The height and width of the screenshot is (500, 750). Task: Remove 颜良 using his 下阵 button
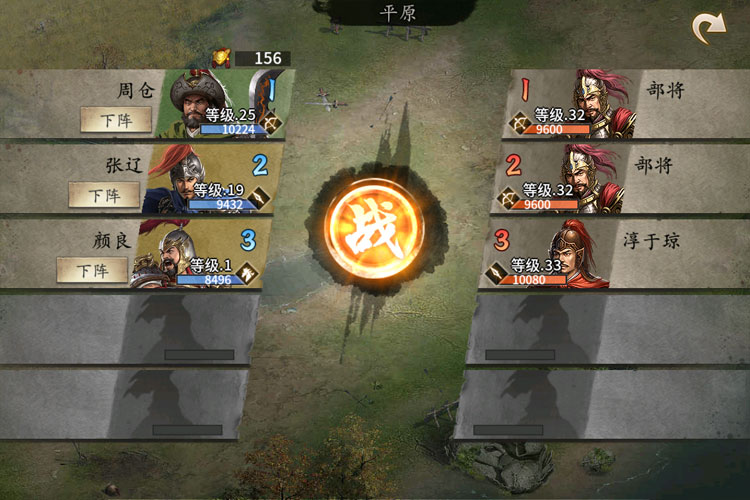92,270
